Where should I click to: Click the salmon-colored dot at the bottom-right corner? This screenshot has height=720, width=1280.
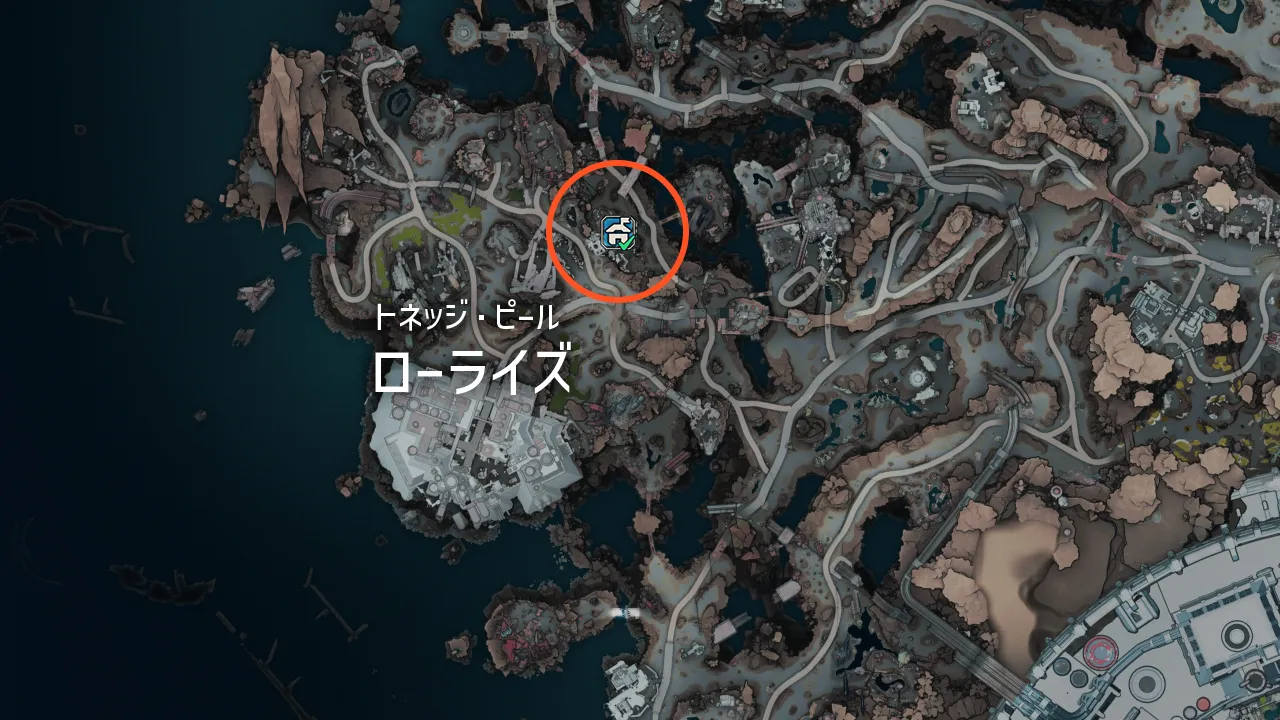click(1203, 701)
